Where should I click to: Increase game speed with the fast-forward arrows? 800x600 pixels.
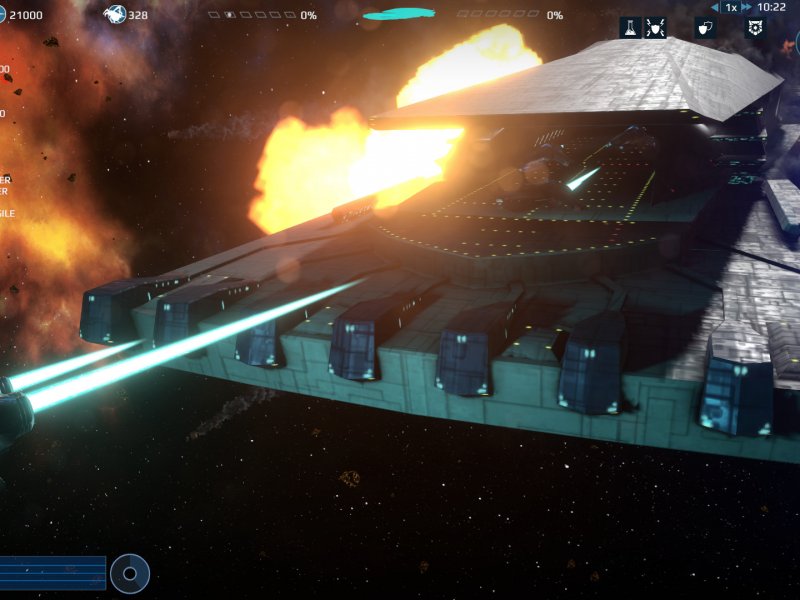click(x=746, y=7)
